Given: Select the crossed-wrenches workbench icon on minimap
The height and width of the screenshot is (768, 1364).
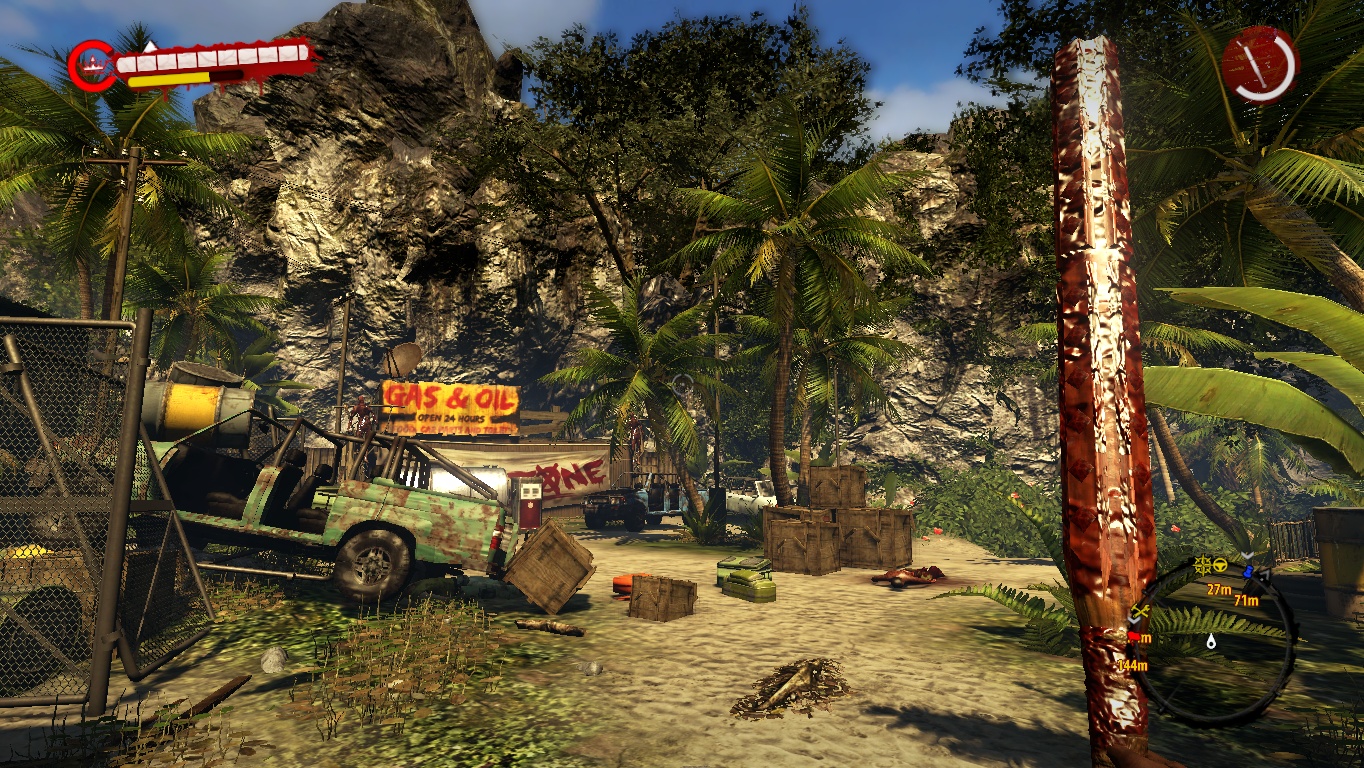Looking at the screenshot, I should [x=1139, y=611].
